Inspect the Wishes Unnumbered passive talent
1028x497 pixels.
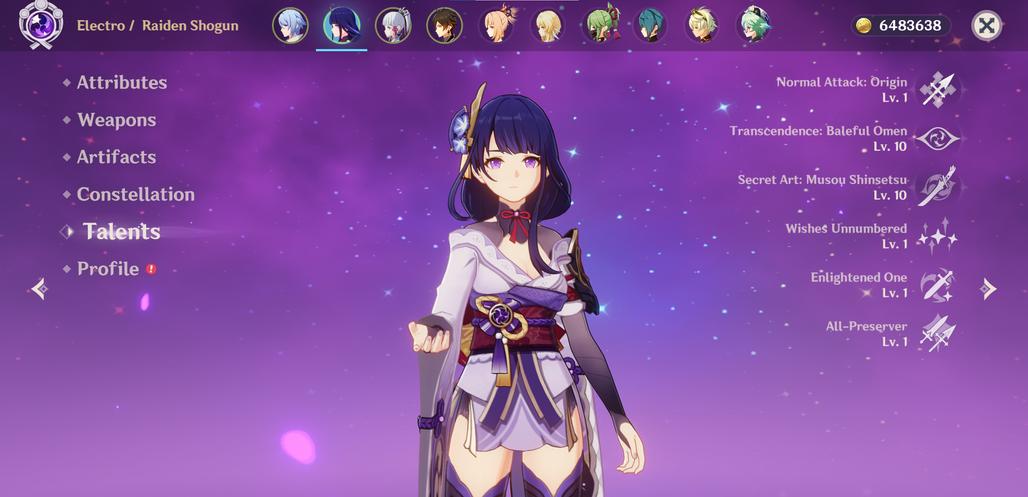point(938,236)
